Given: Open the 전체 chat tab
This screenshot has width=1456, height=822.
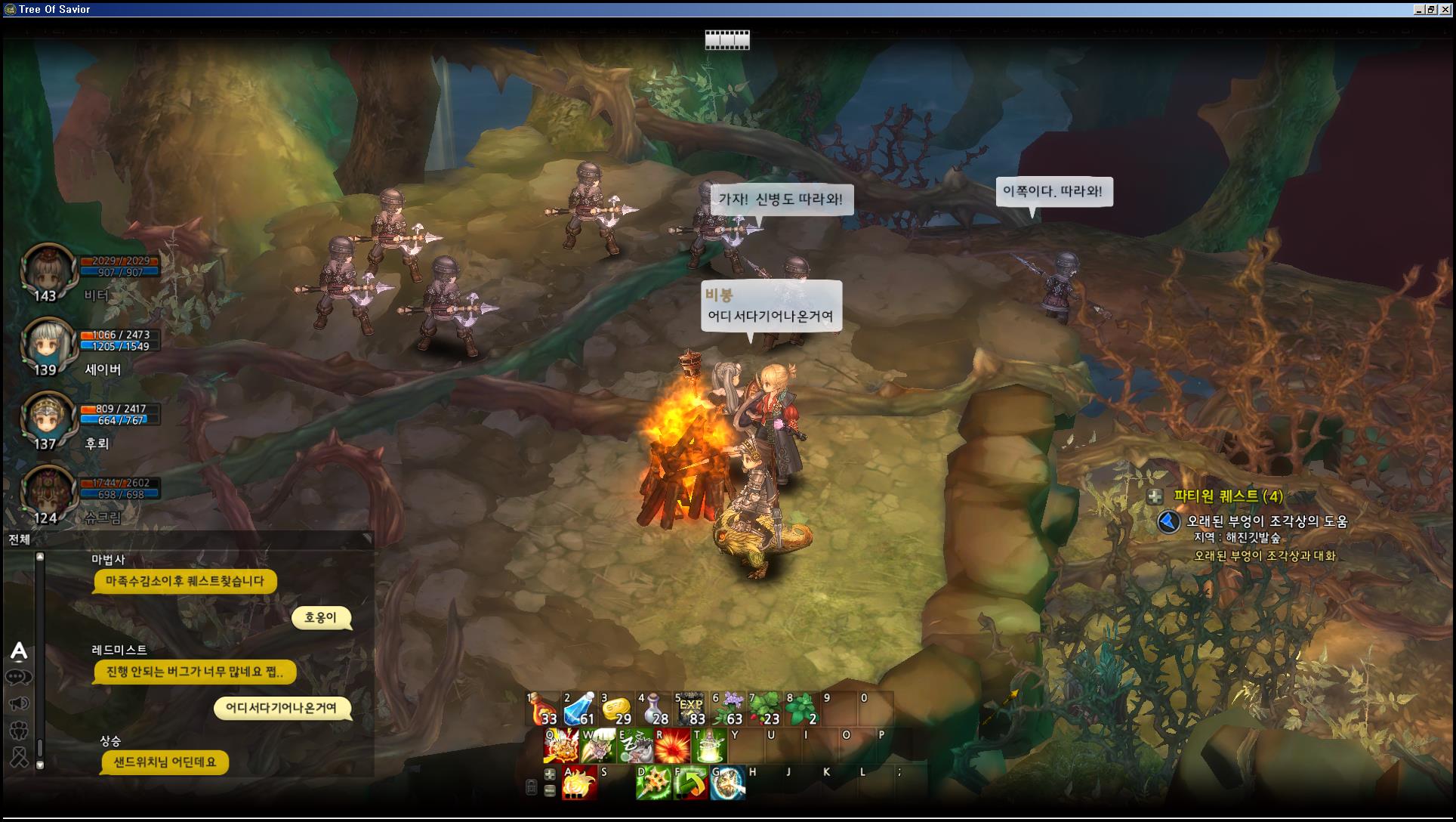Looking at the screenshot, I should click(20, 539).
